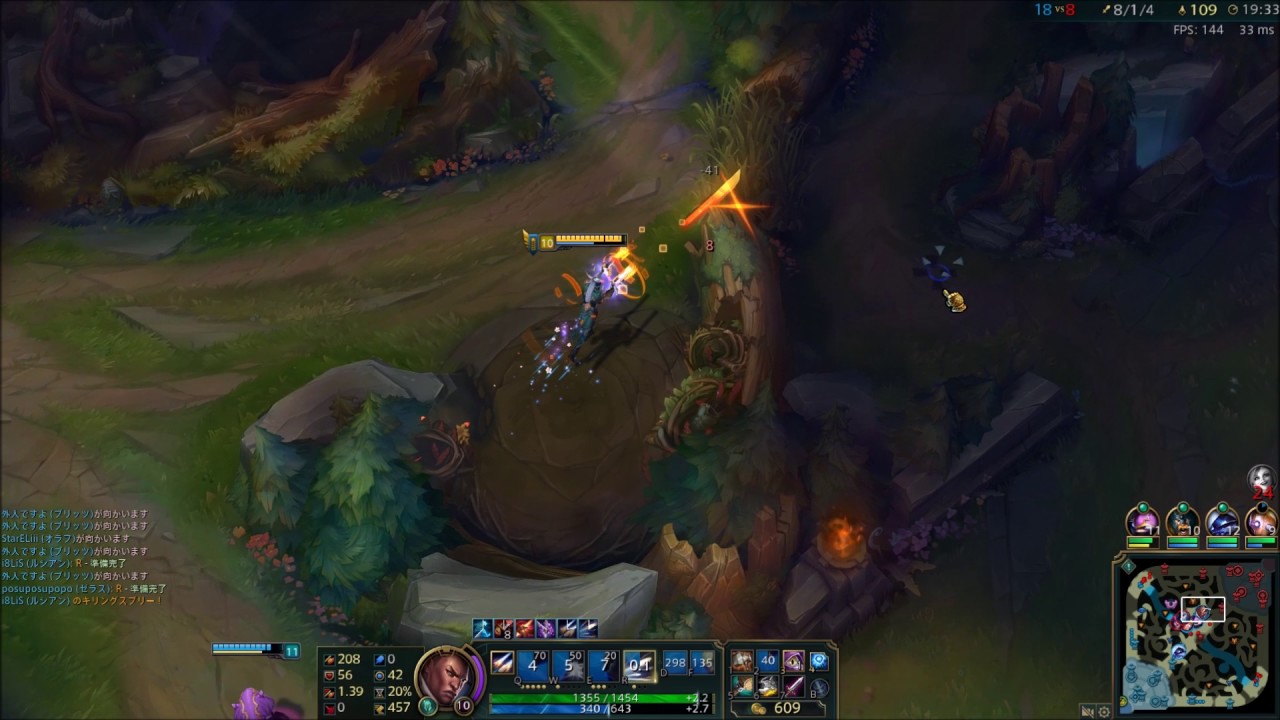
Task: Use the purple eye item in slot 3
Action: (x=793, y=660)
